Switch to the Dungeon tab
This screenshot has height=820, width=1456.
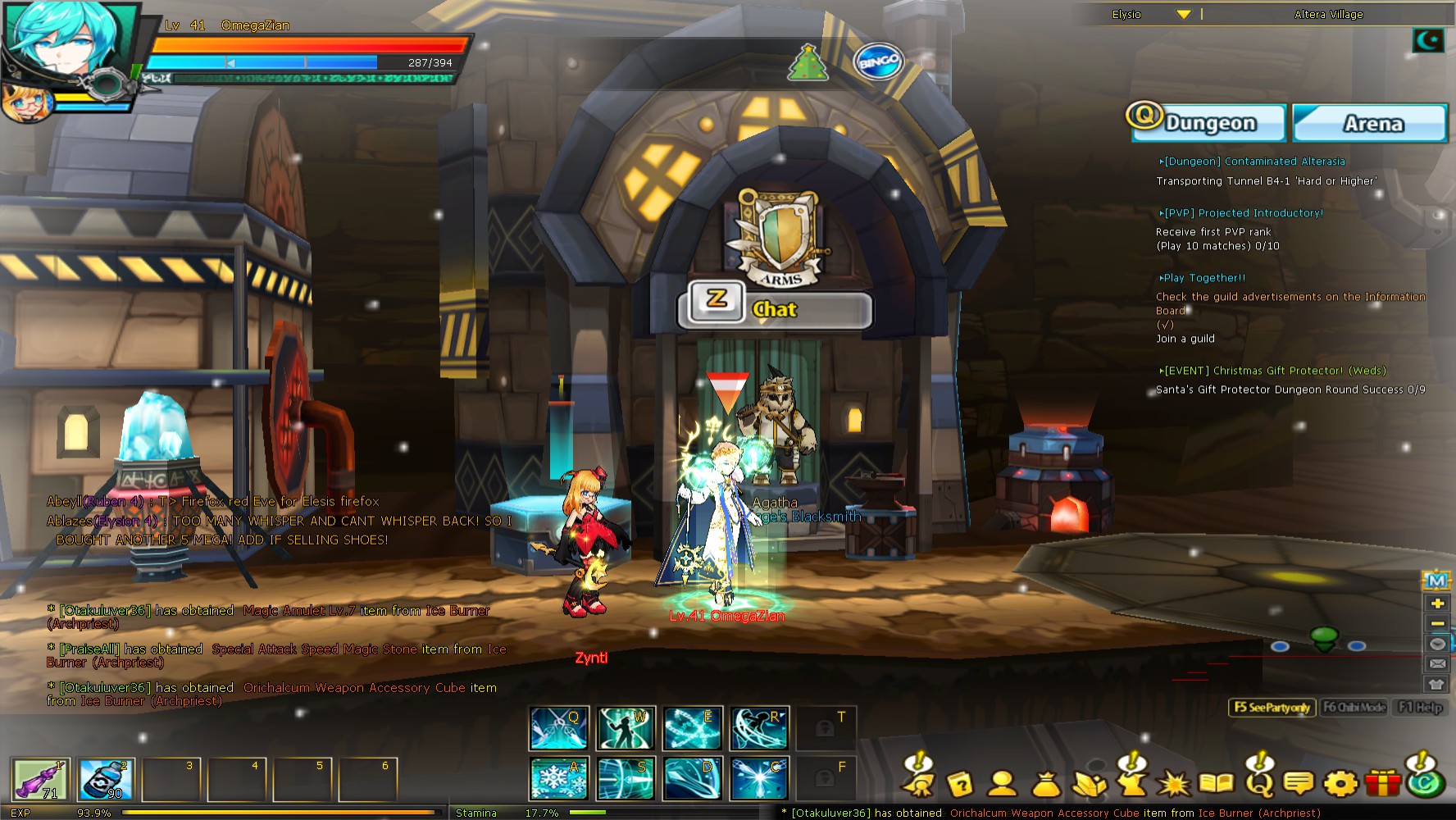pyautogui.click(x=1208, y=123)
